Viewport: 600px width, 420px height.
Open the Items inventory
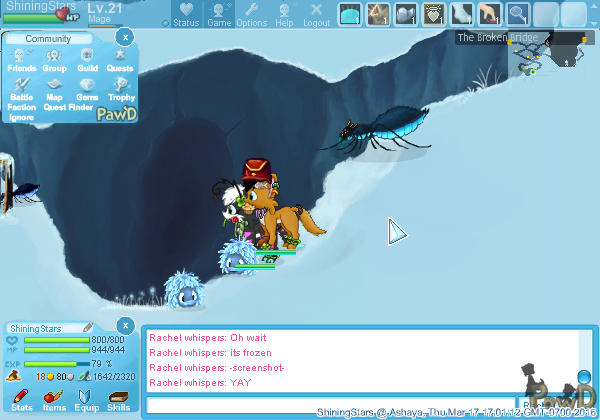[54, 401]
